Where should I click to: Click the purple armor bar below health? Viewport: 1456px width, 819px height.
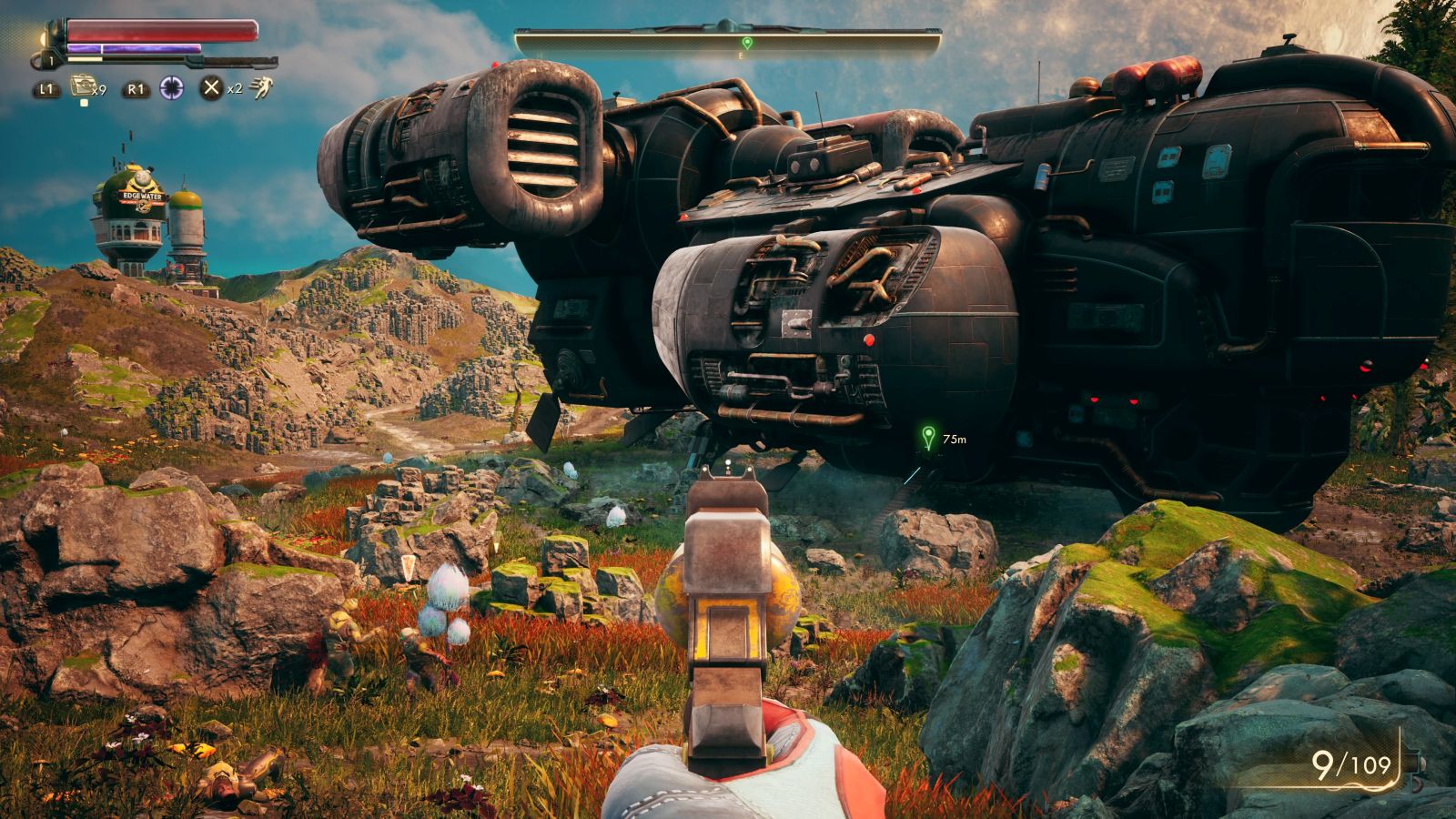coord(134,46)
